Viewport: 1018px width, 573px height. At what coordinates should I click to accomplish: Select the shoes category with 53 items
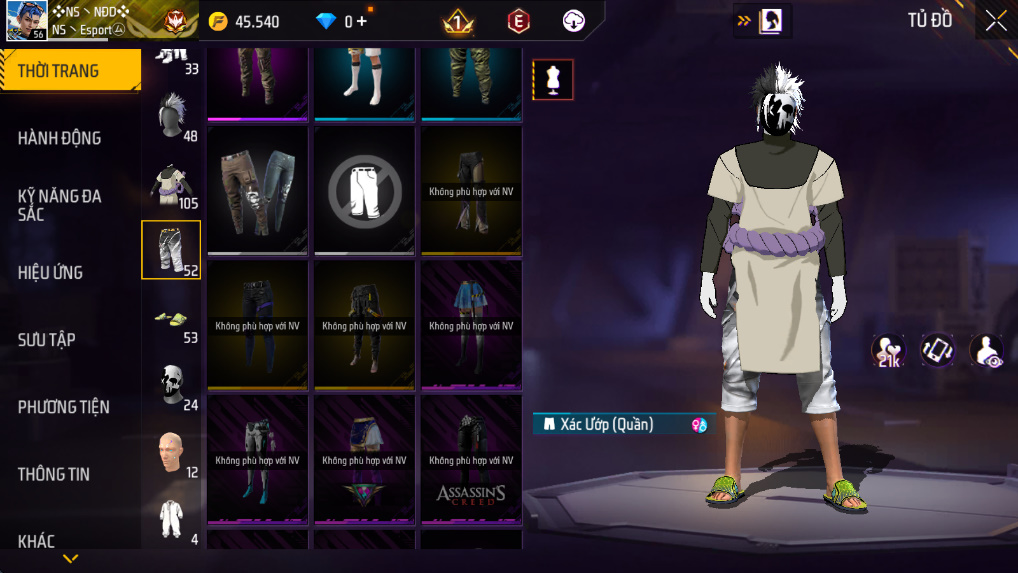(172, 320)
